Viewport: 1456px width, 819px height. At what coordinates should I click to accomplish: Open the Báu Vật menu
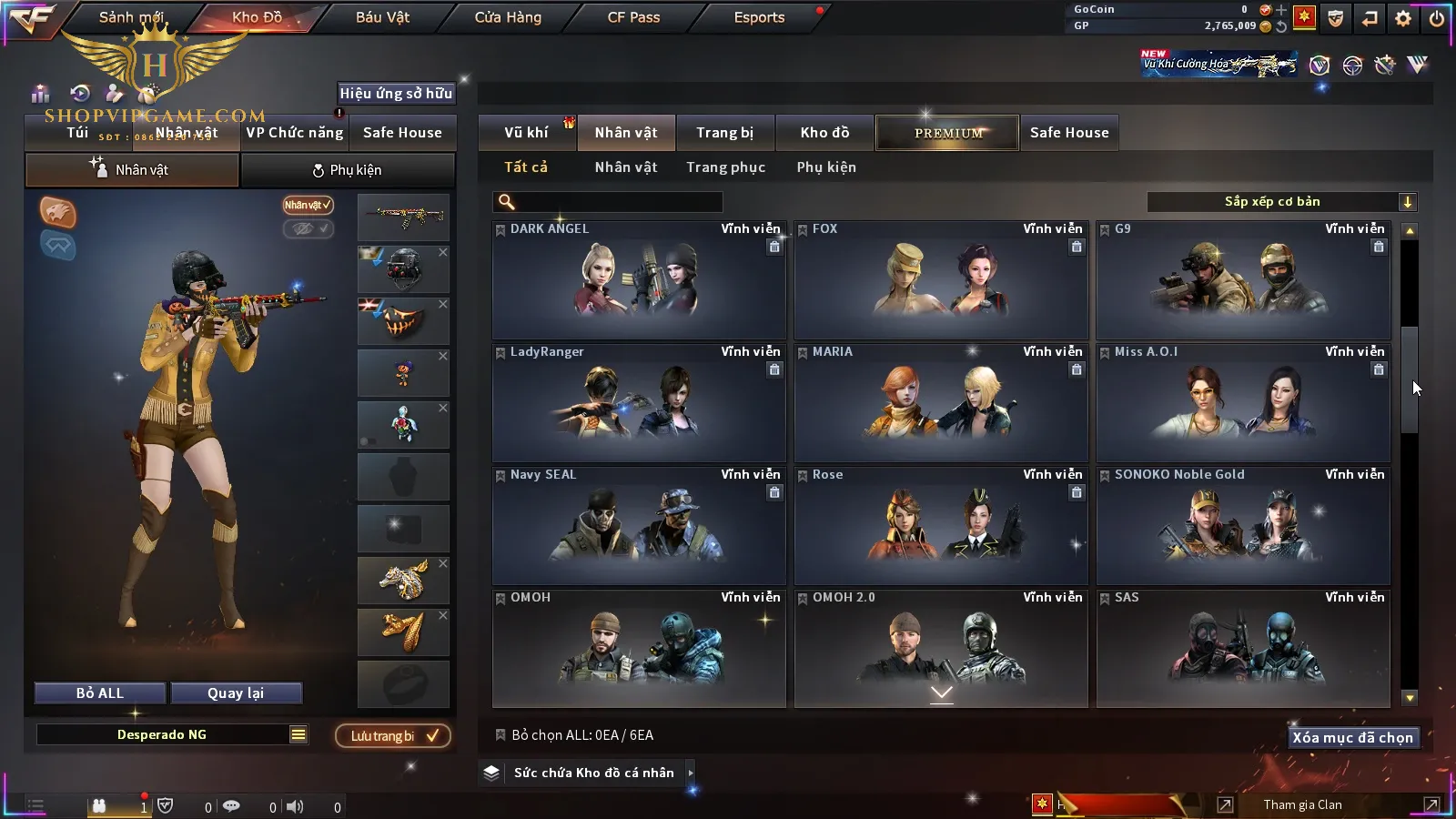[x=382, y=17]
